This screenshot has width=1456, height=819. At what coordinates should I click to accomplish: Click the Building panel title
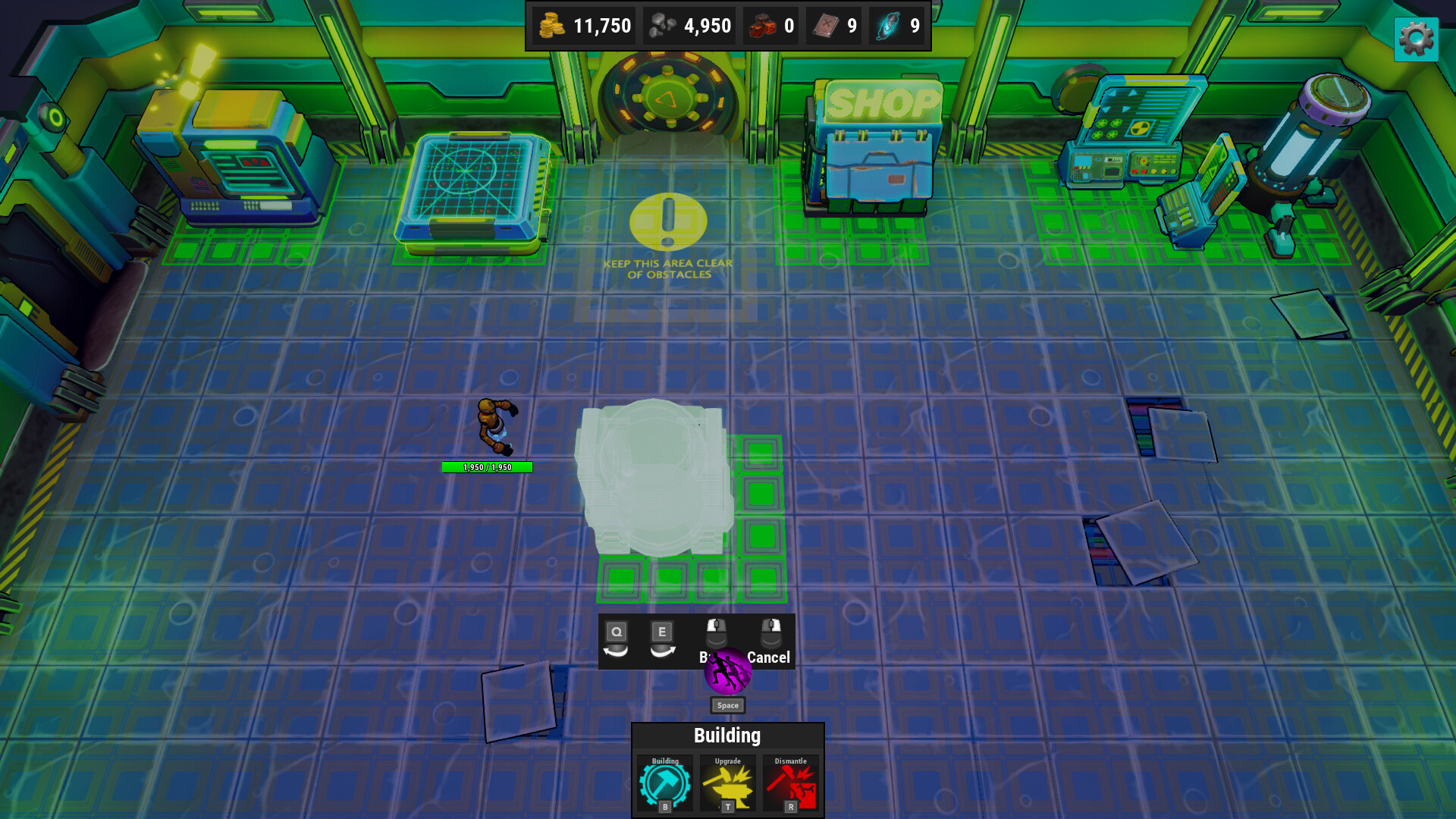click(x=727, y=735)
